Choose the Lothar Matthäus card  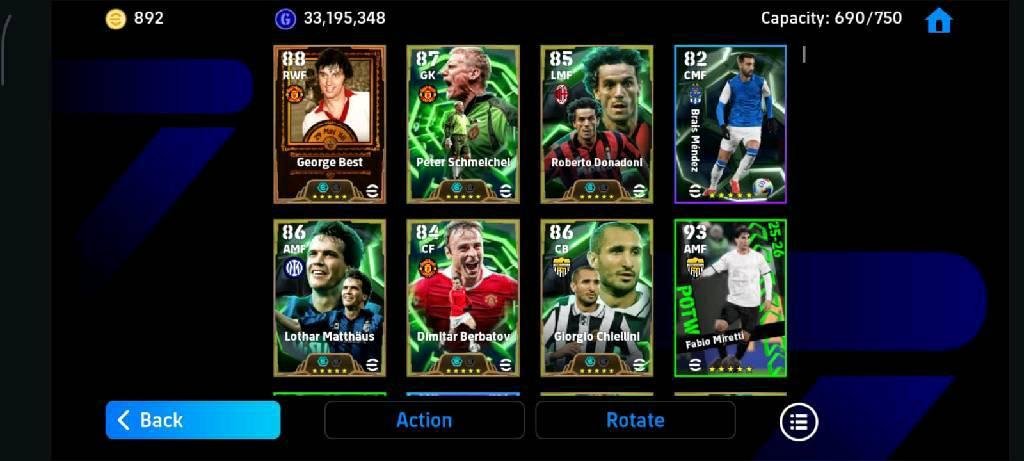click(x=329, y=298)
